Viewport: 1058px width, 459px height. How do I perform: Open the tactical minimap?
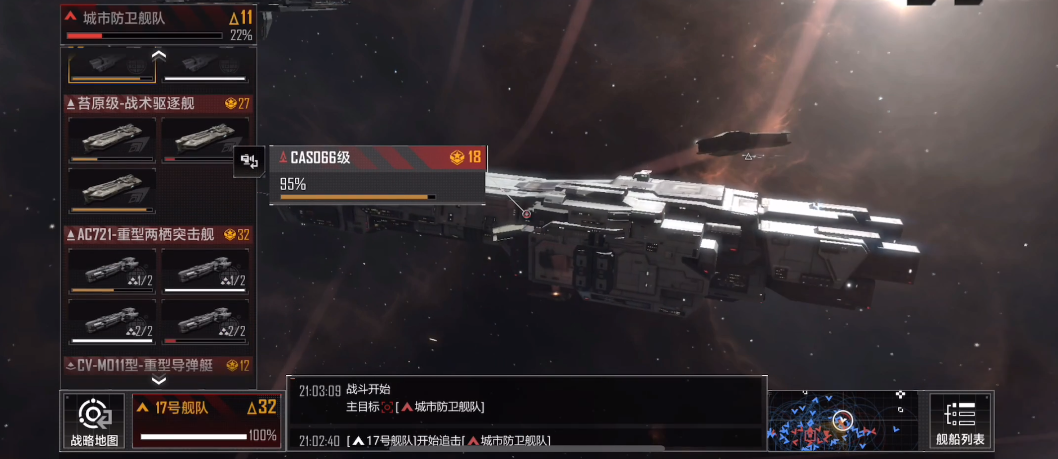tap(843, 420)
